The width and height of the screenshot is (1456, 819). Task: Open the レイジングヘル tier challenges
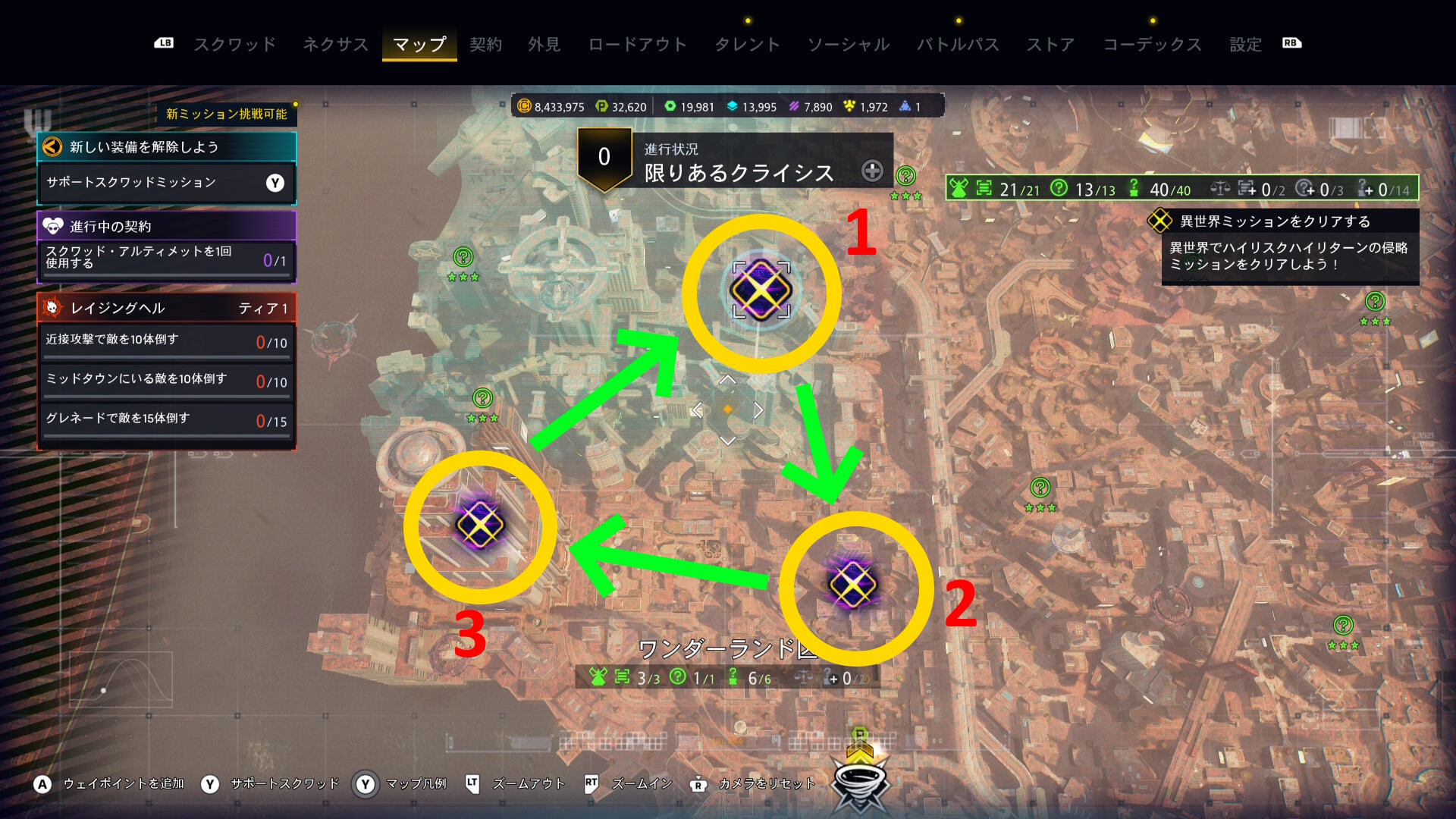click(167, 308)
